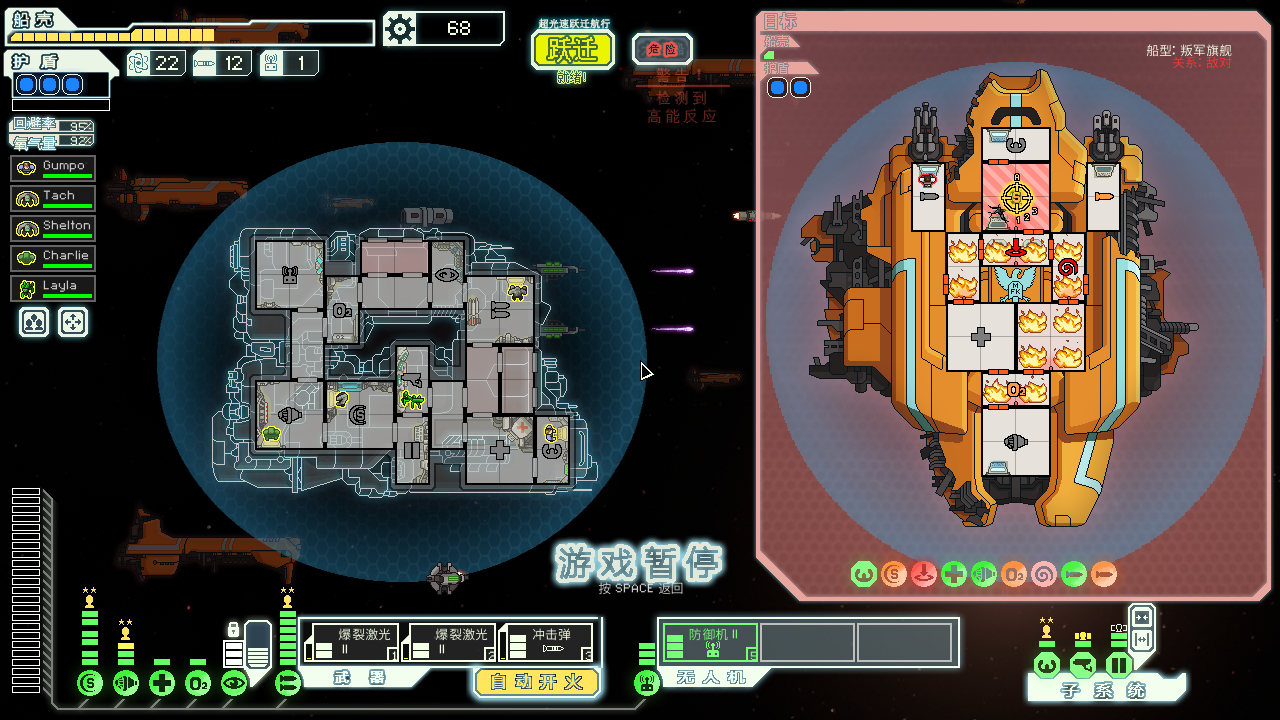The image size is (1280, 720).
Task: Save the current crew stations
Action: pos(34,321)
